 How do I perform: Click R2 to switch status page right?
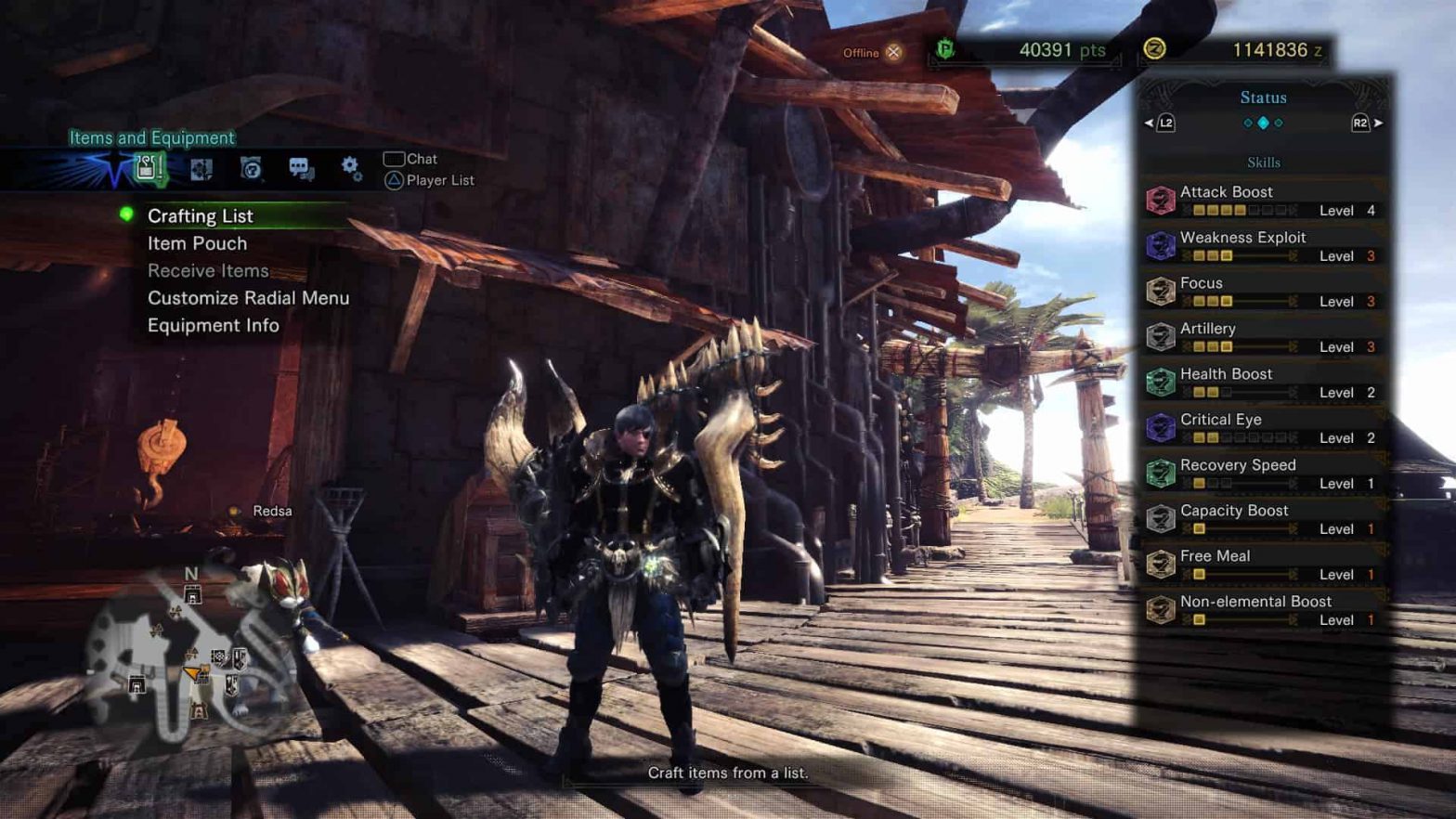pos(1358,121)
